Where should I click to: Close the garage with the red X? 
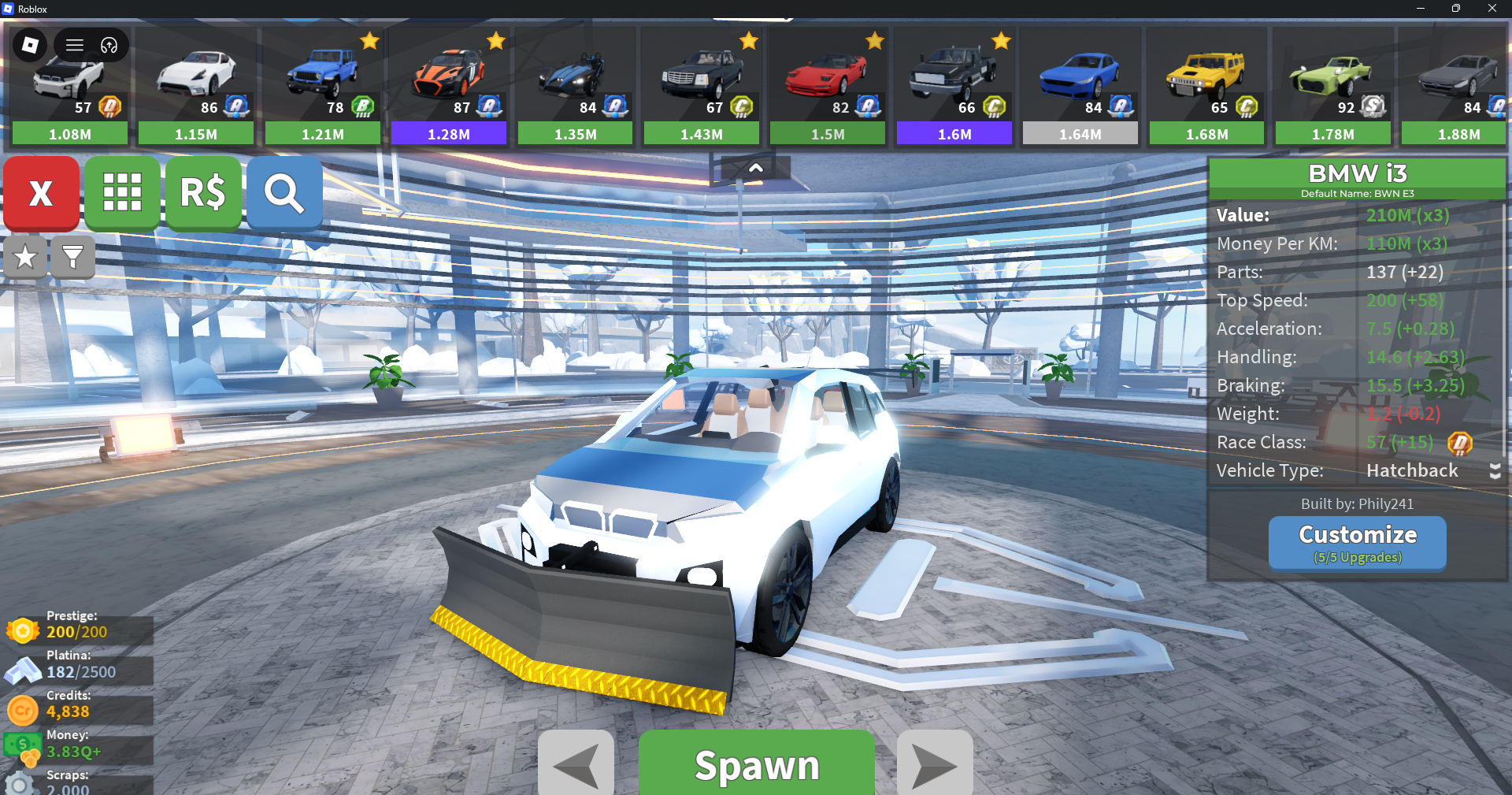coord(41,193)
